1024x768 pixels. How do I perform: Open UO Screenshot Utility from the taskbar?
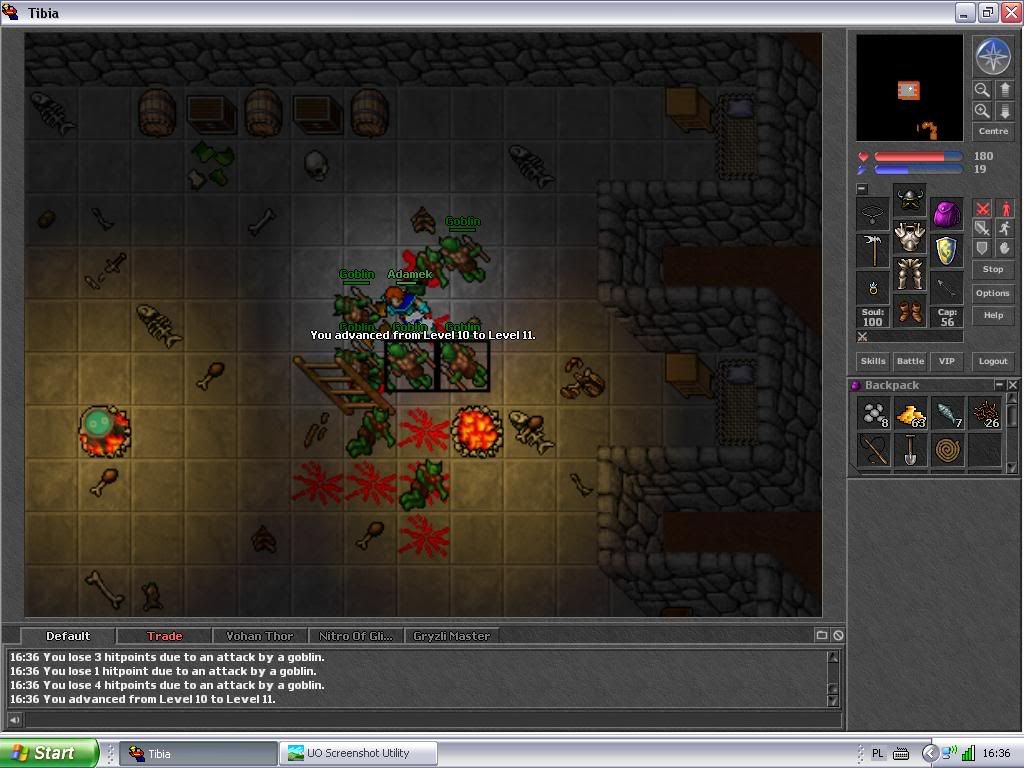pyautogui.click(x=358, y=753)
